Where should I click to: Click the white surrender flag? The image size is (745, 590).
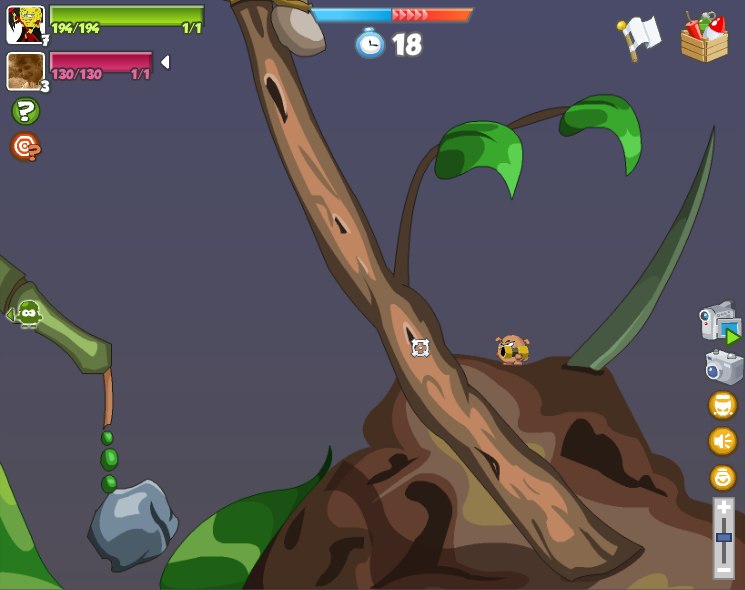click(638, 38)
